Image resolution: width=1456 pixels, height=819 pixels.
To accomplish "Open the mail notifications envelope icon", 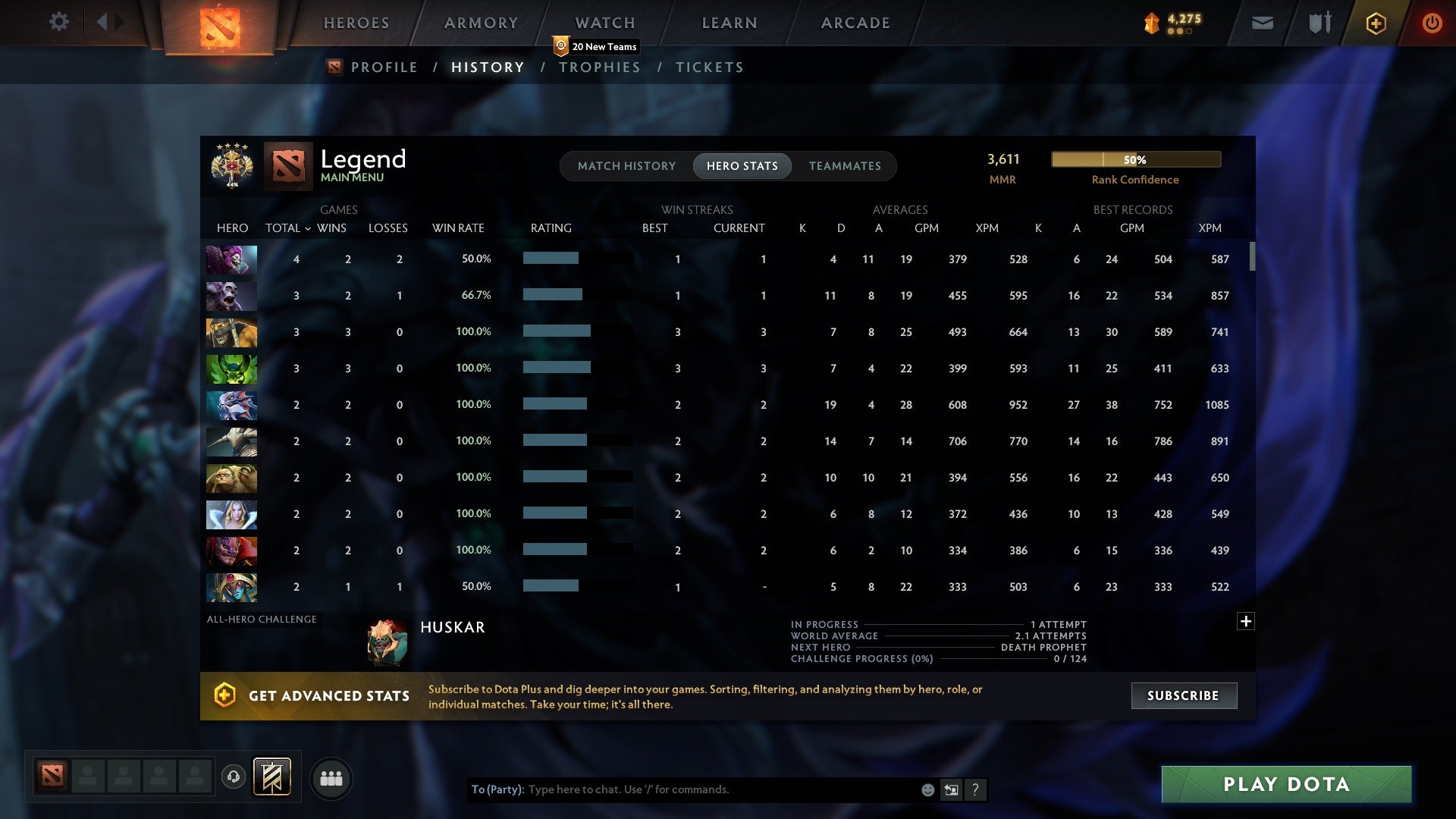I will coord(1261,23).
